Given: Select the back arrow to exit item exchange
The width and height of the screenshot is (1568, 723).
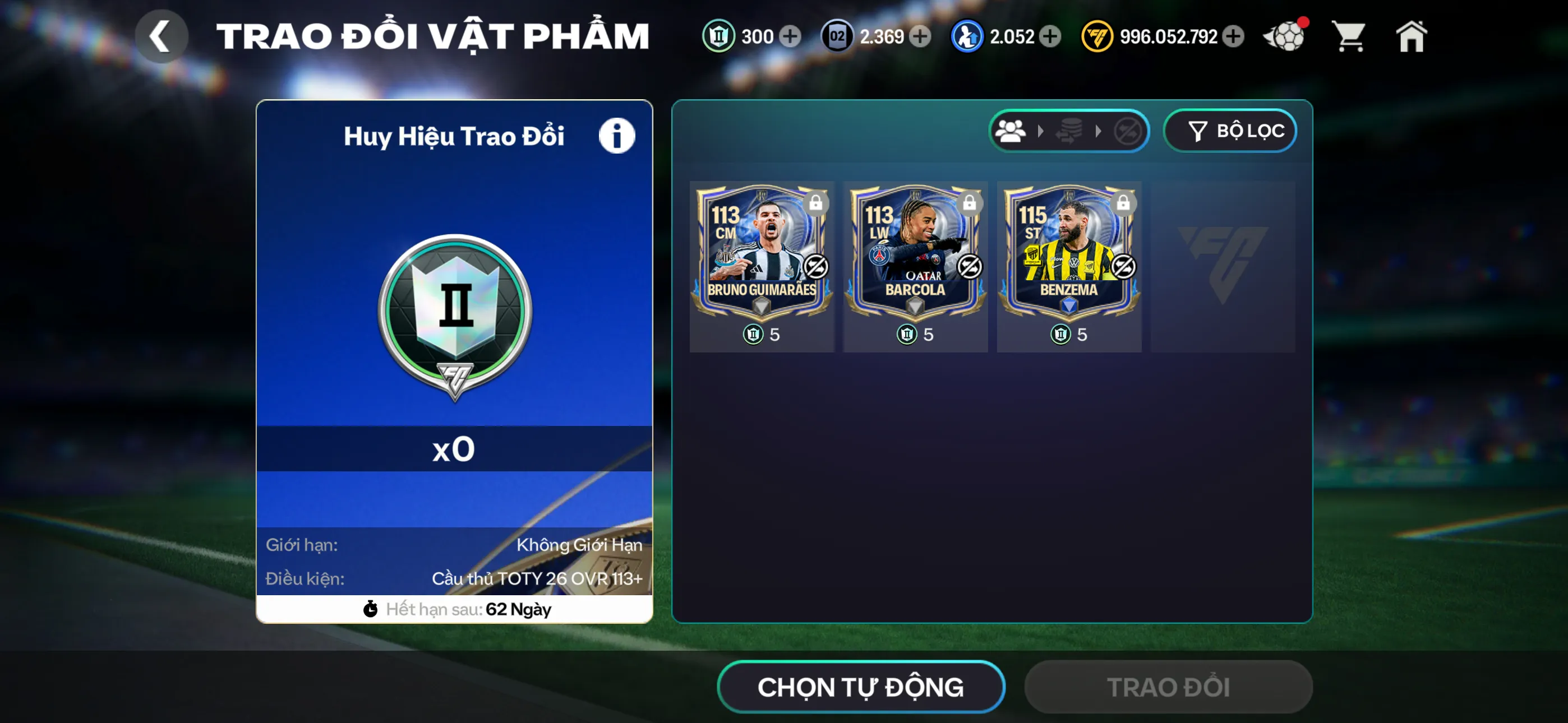Looking at the screenshot, I should tap(161, 36).
